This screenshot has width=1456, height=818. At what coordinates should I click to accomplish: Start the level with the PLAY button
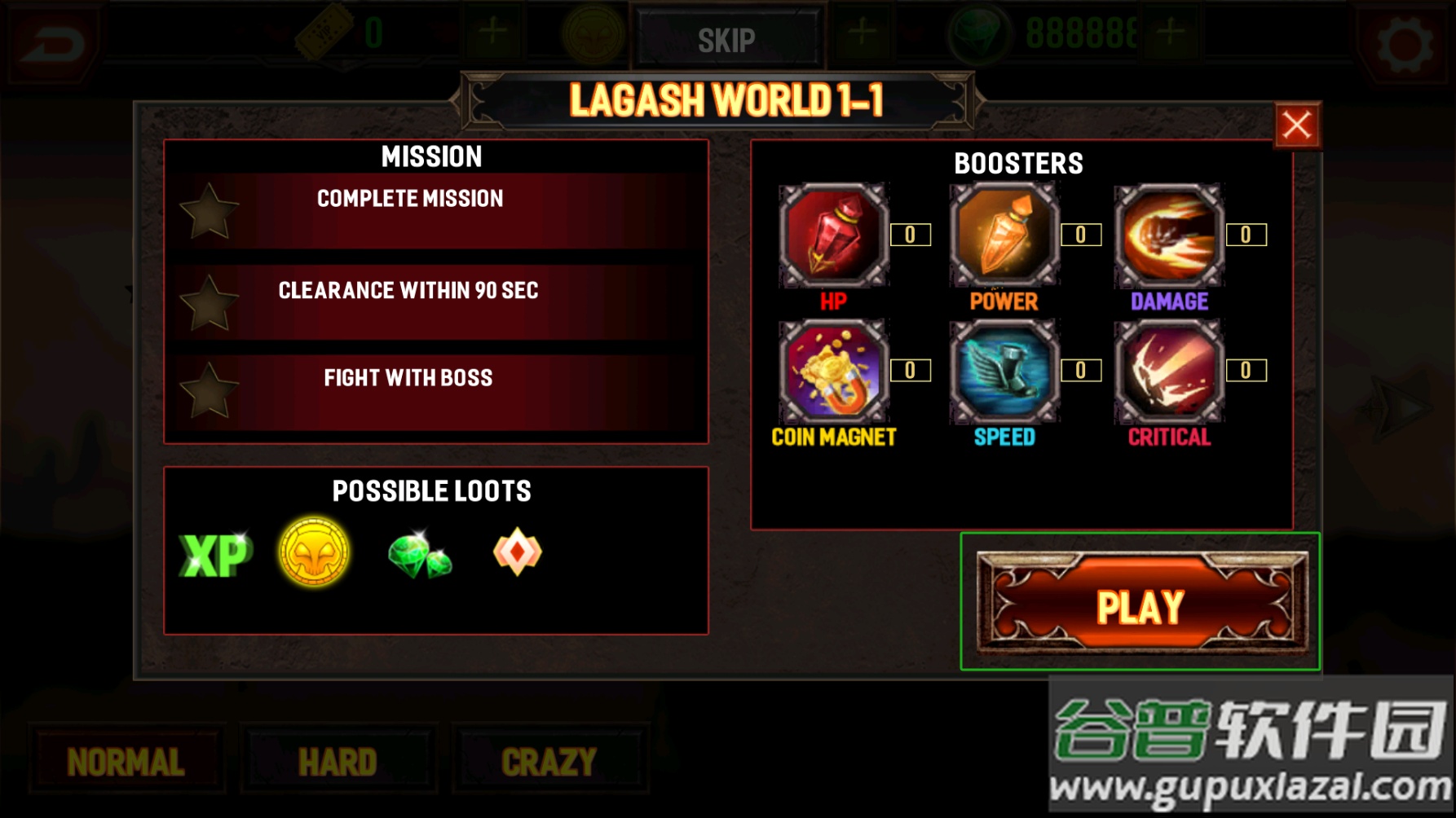(1141, 604)
